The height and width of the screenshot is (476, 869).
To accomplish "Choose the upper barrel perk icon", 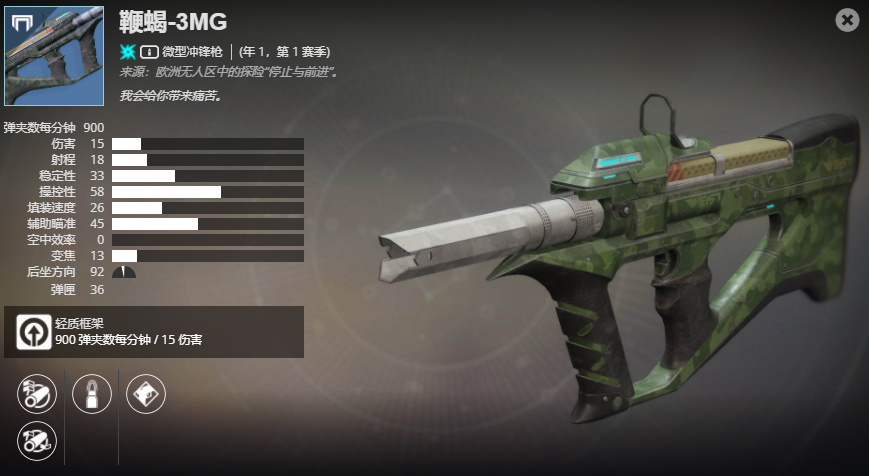I will click(37, 395).
